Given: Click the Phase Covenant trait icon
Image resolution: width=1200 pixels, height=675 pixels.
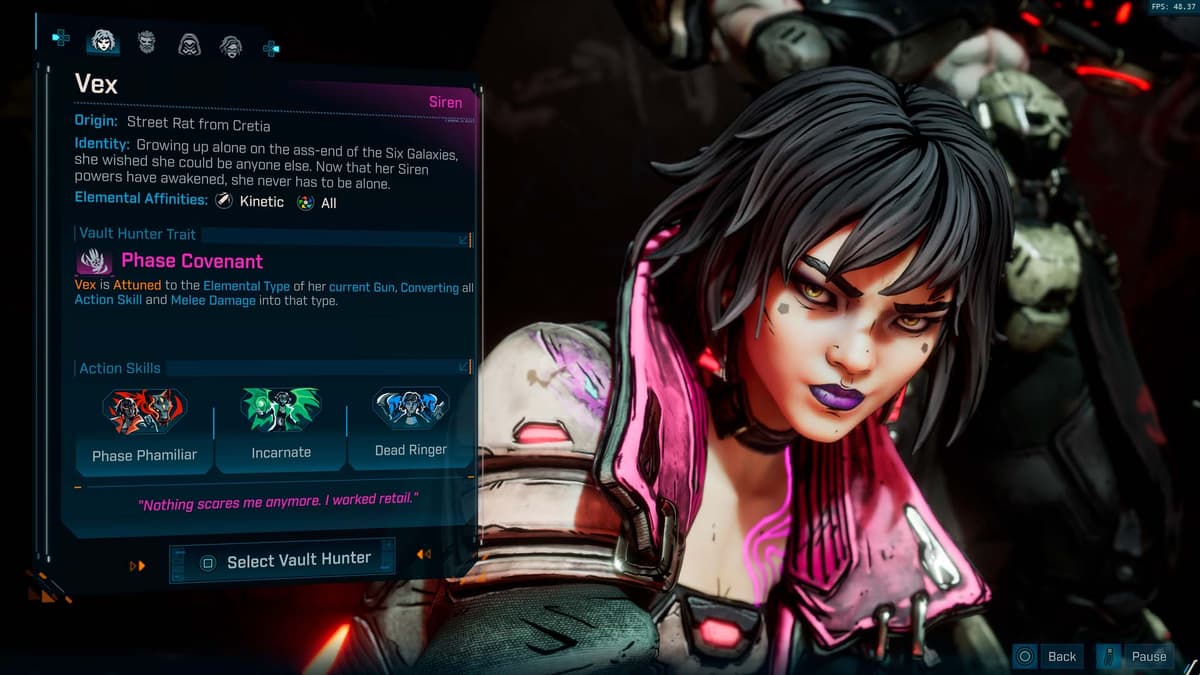Looking at the screenshot, I should pyautogui.click(x=95, y=262).
